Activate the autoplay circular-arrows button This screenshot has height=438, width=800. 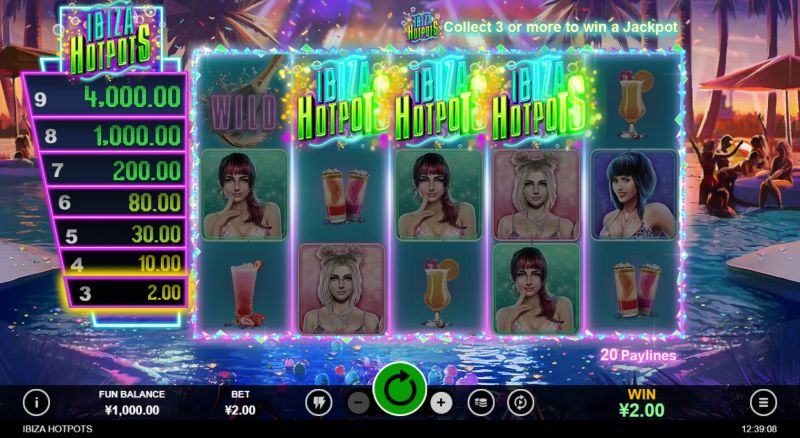[519, 402]
